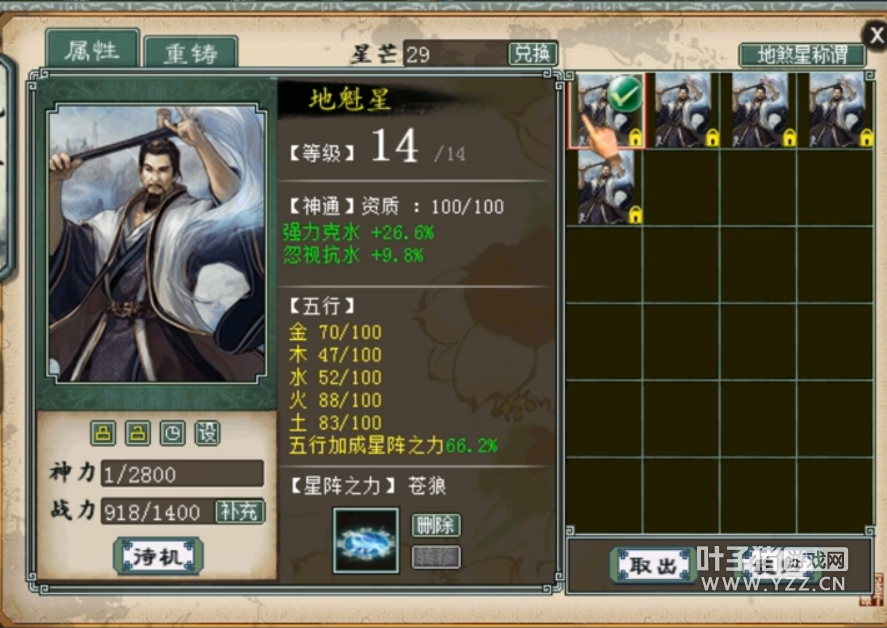
Task: Click the 删除 button for 星阵之力
Action: [x=435, y=525]
